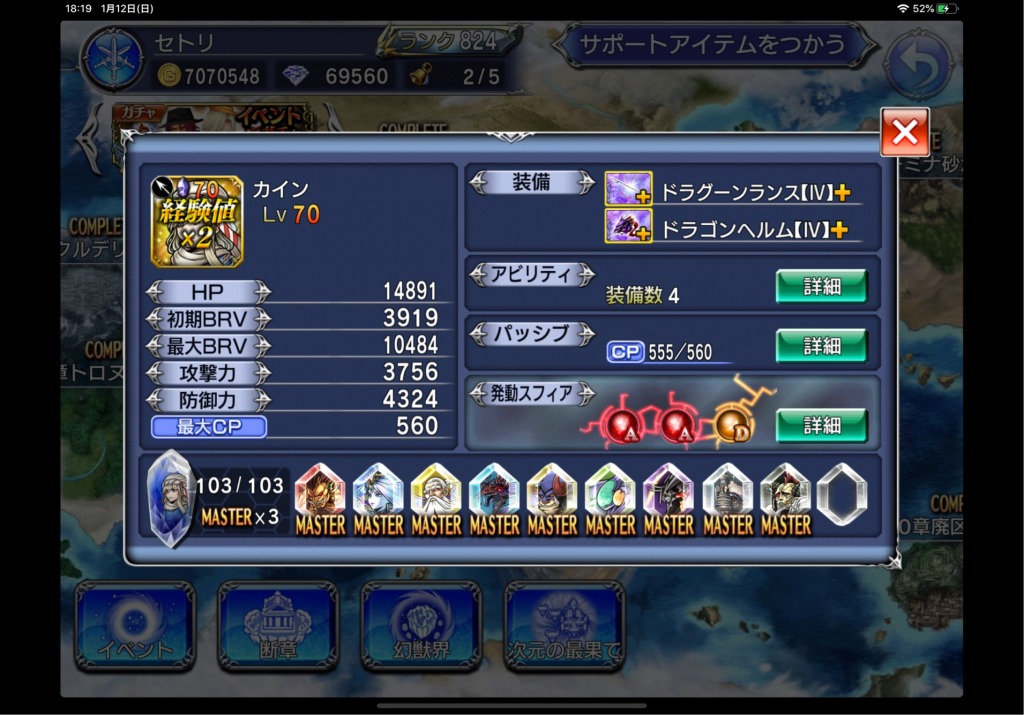
Task: Select the blue summon crystal icon
Action: tap(169, 497)
